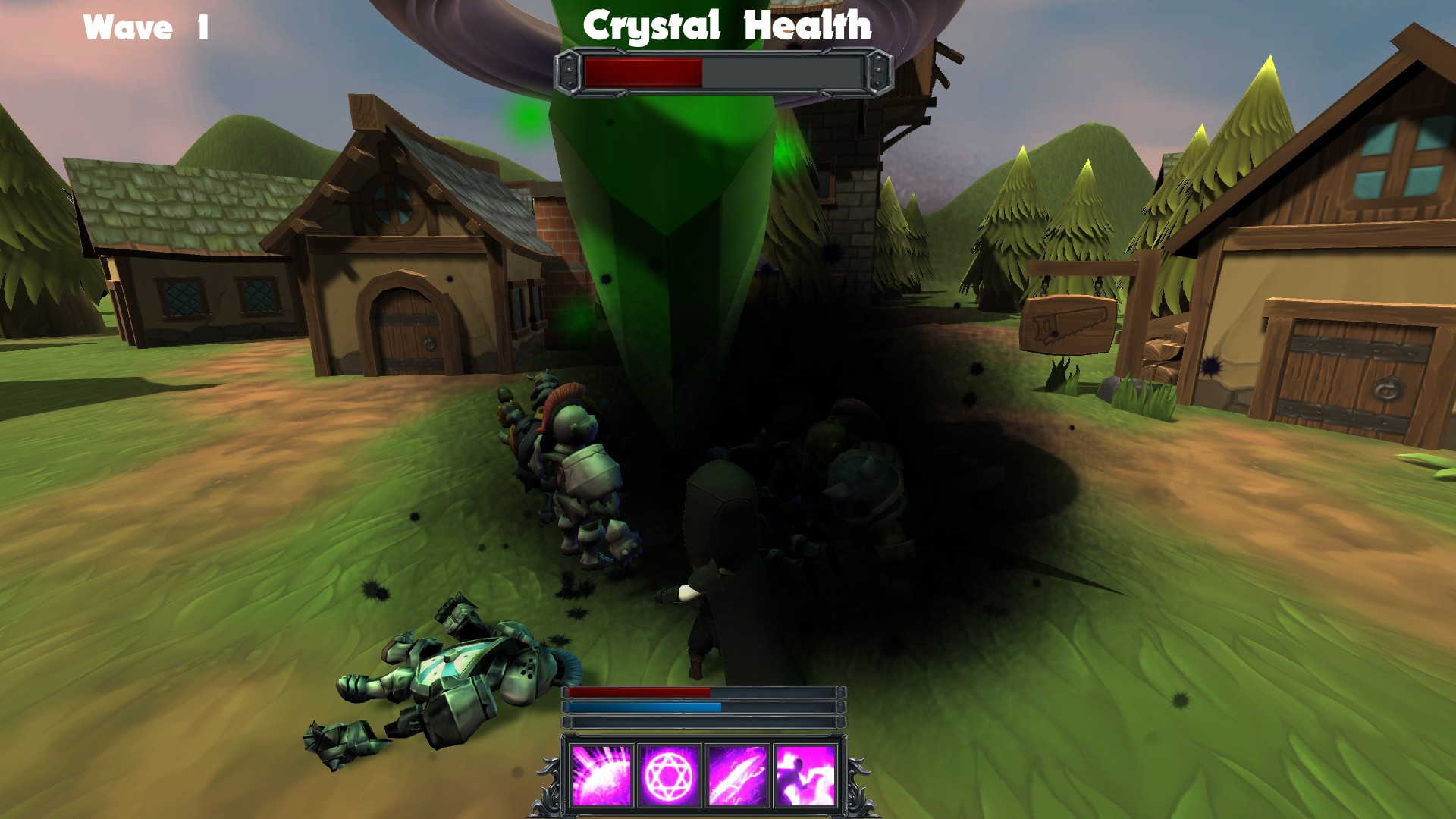Activate the radiant burst explosion ability

coord(601,775)
